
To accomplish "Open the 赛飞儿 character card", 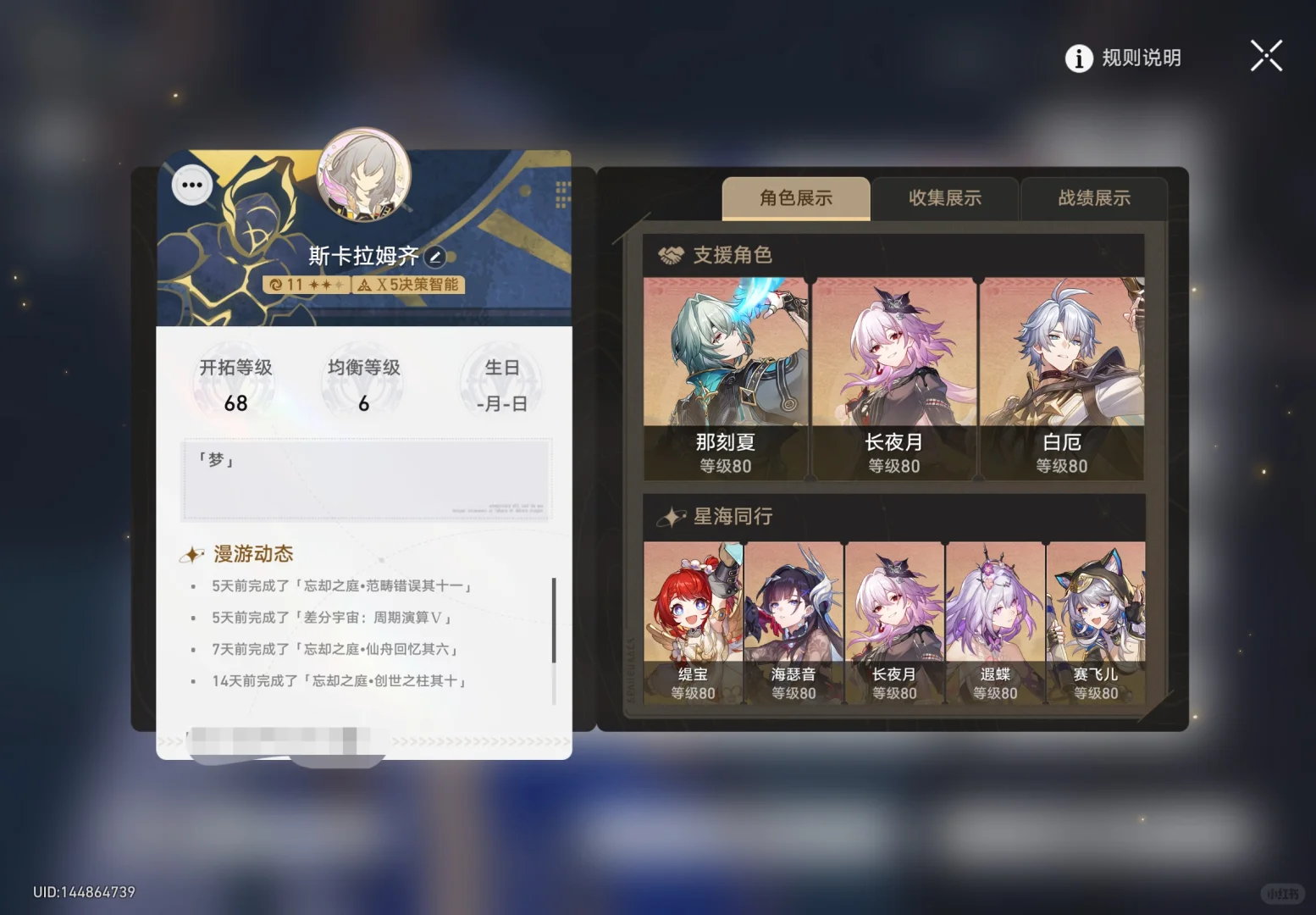I will pos(1095,618).
